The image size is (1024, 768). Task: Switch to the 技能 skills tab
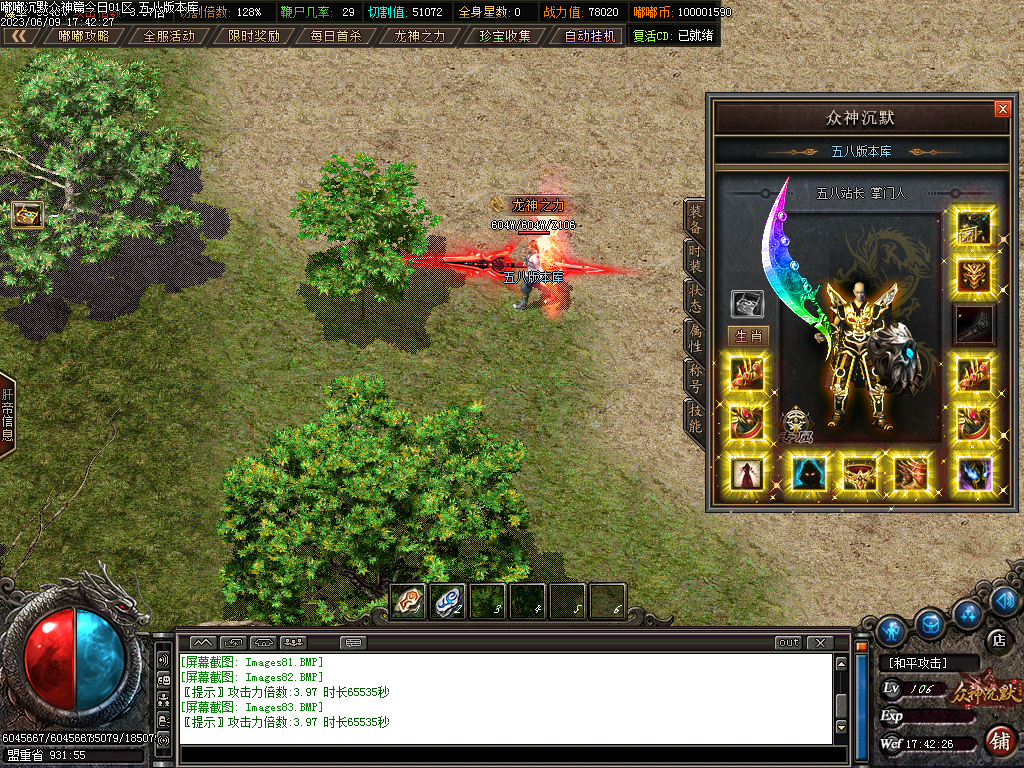pos(694,416)
